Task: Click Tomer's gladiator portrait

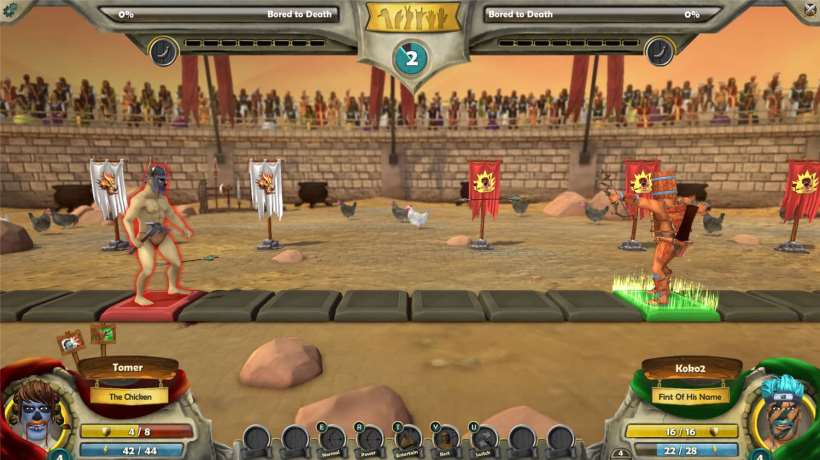Action: (35, 411)
